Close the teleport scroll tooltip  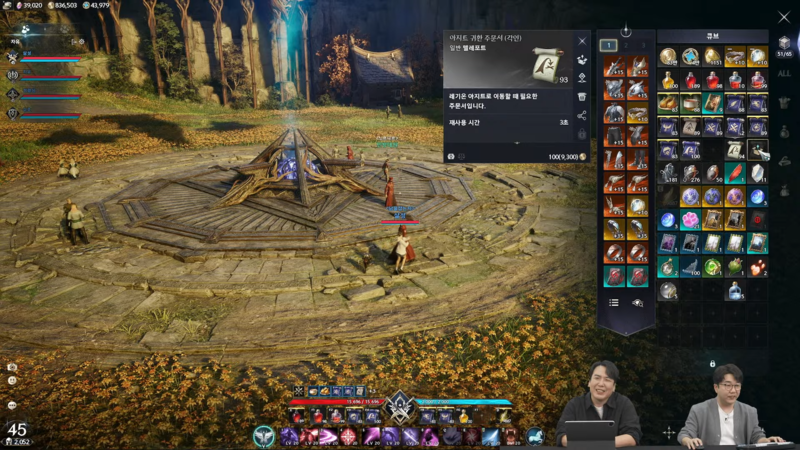tap(582, 41)
